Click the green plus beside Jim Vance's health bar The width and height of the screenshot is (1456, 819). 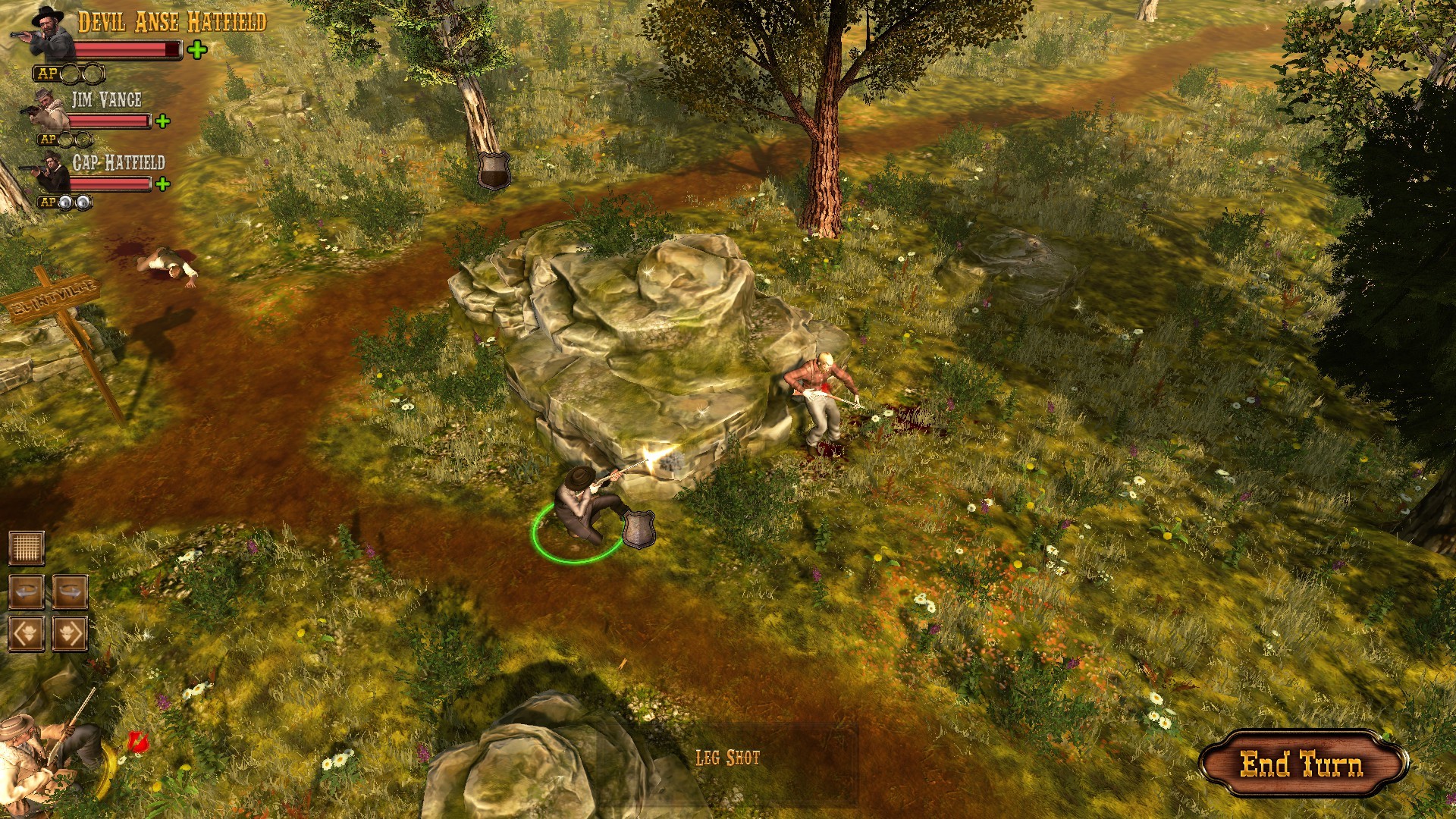(162, 121)
